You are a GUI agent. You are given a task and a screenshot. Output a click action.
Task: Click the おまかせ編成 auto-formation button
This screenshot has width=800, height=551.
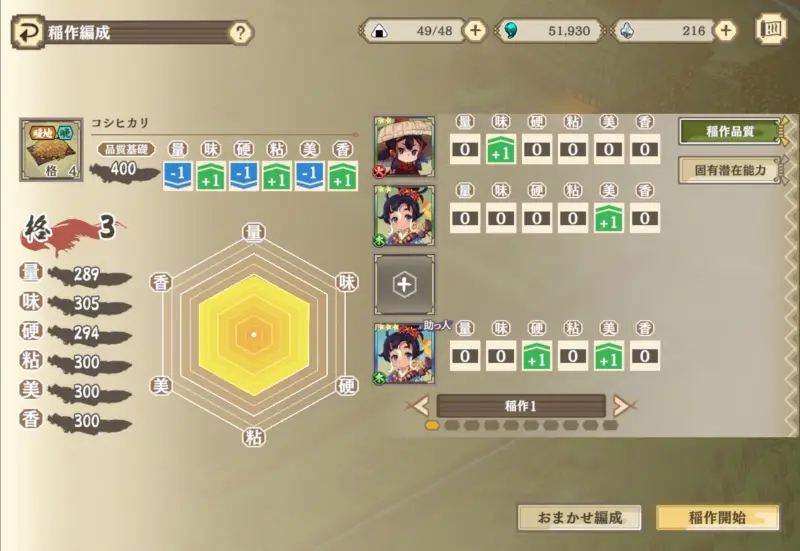click(579, 517)
